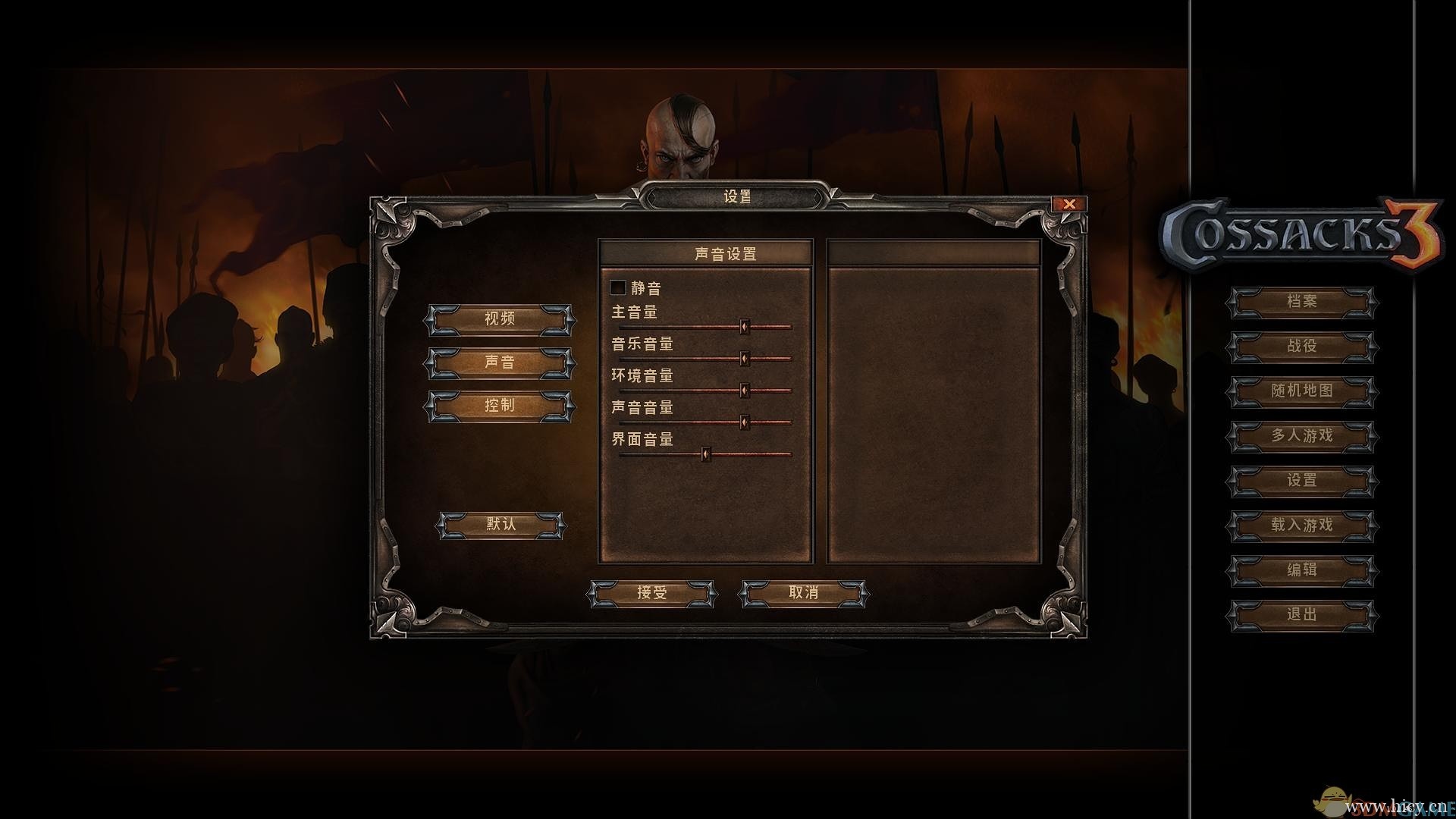
Task: Select the 声音 sound settings tab
Action: pos(499,362)
